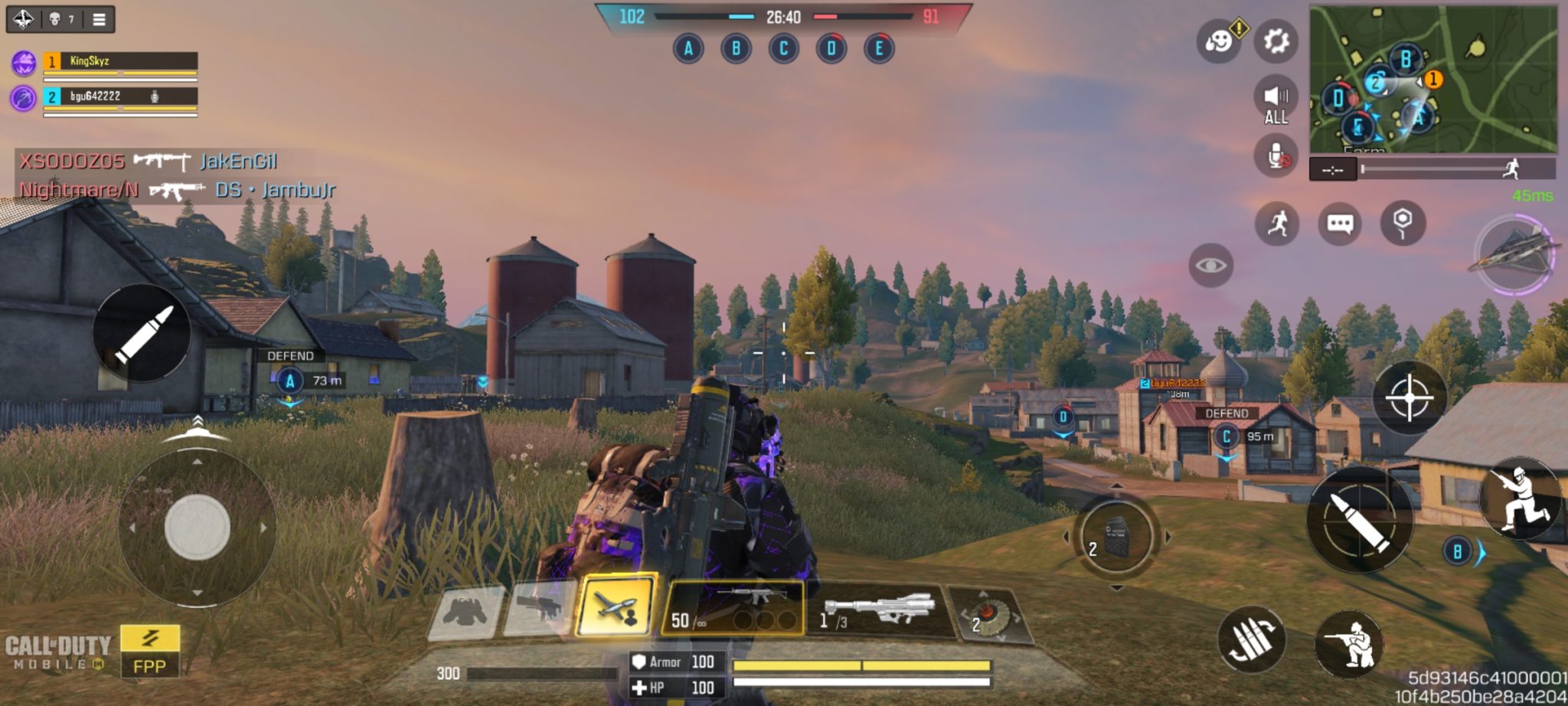Open the quick chat message bubble
Image resolution: width=1568 pixels, height=706 pixels.
pos(1339,224)
